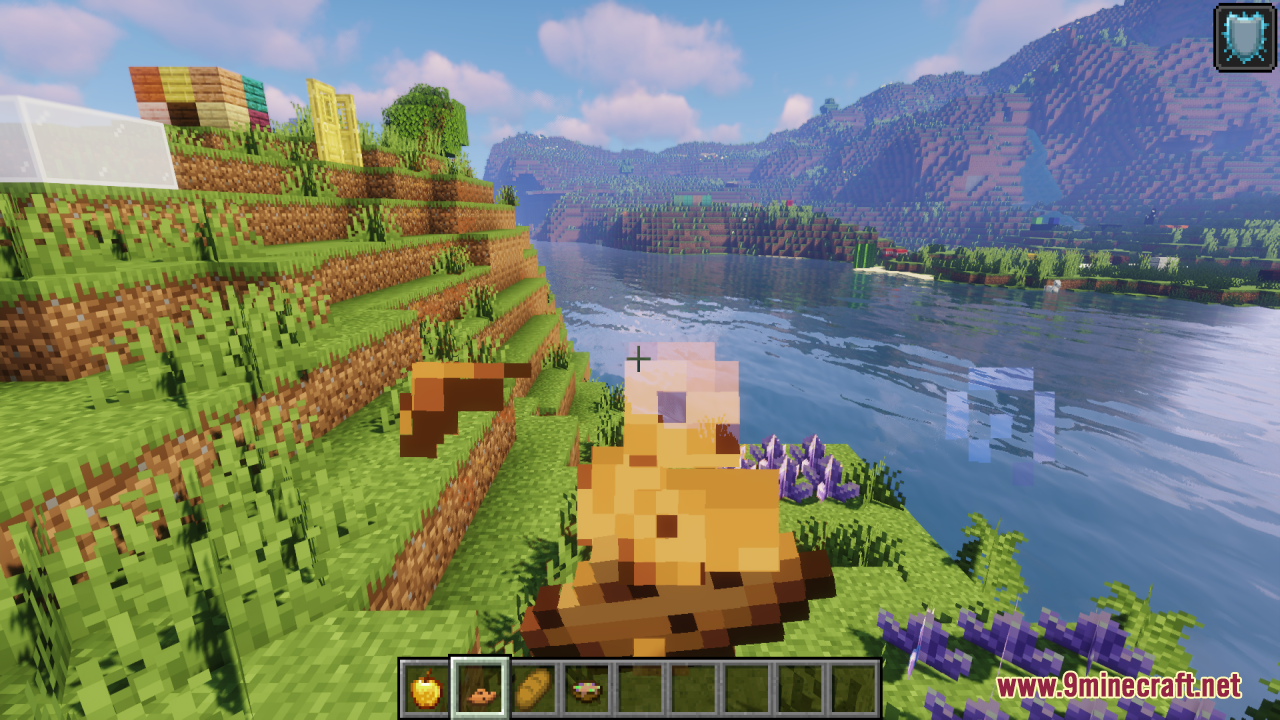The width and height of the screenshot is (1280, 720).
Task: Choose the bread loaf hotbar slot
Action: click(534, 689)
